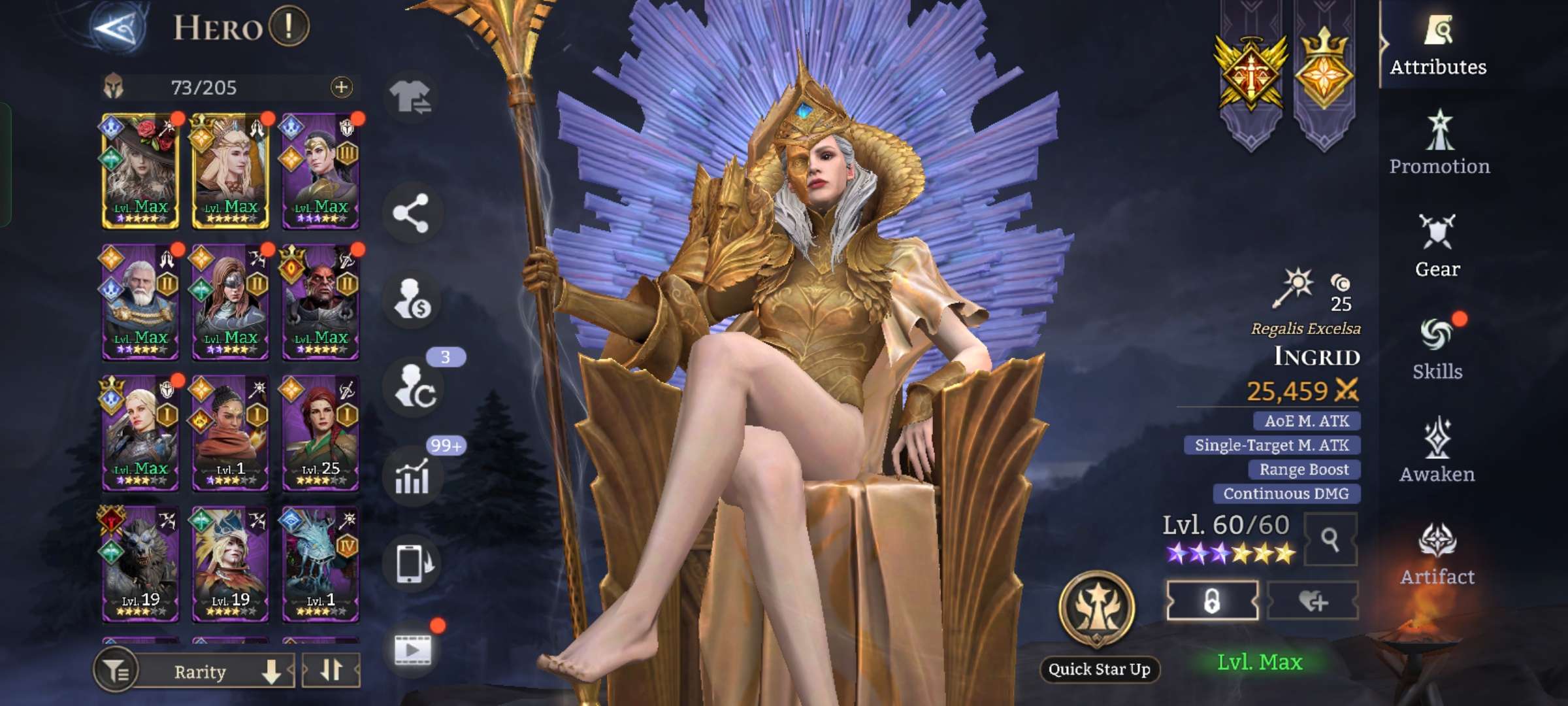The image size is (1568, 706).
Task: Open the magnifier stat details button
Action: [x=1330, y=539]
